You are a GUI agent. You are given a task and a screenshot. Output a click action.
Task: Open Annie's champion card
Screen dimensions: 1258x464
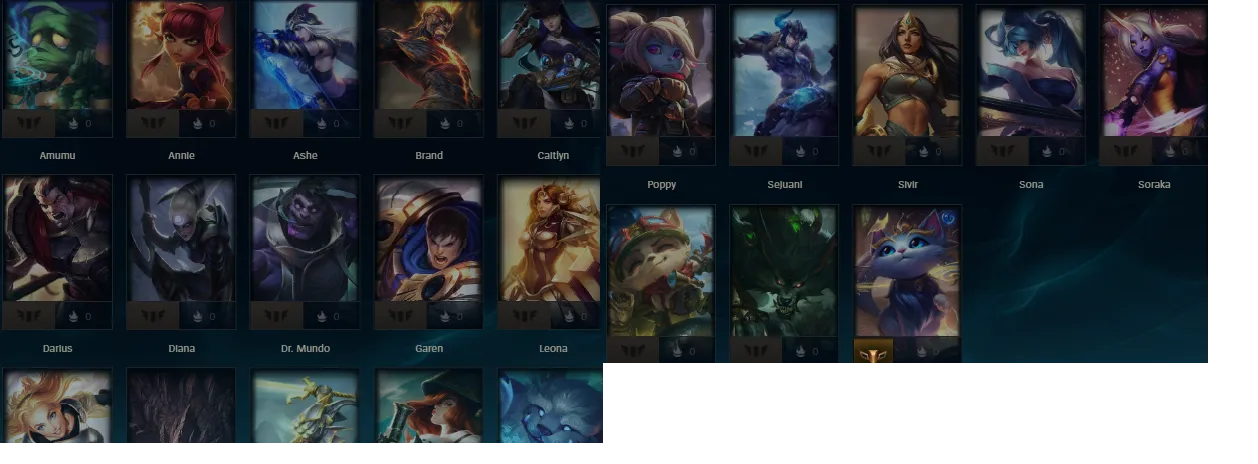point(181,56)
